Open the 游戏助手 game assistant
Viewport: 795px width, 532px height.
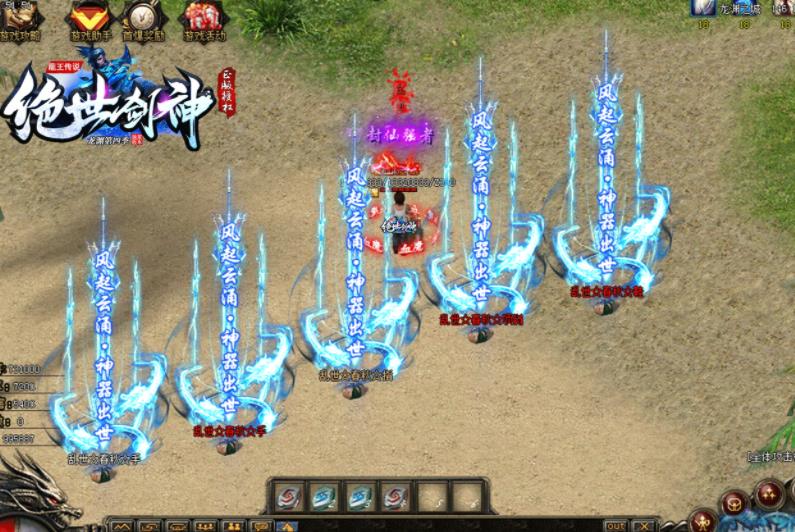tap(89, 18)
